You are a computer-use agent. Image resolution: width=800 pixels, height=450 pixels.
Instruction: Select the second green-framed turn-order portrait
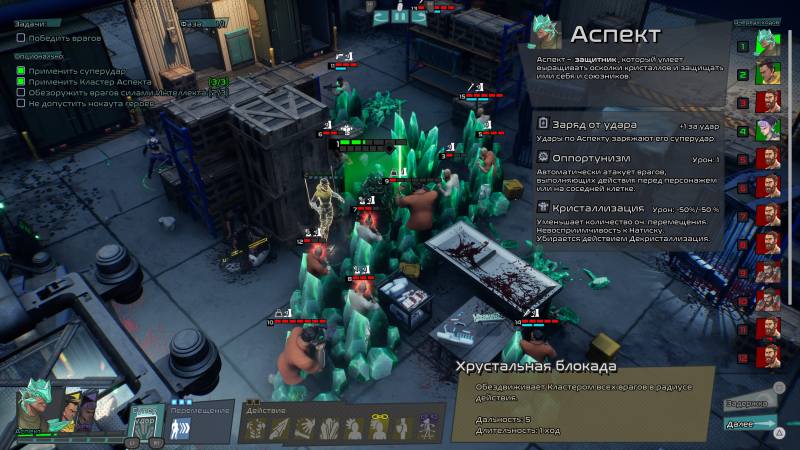(768, 73)
